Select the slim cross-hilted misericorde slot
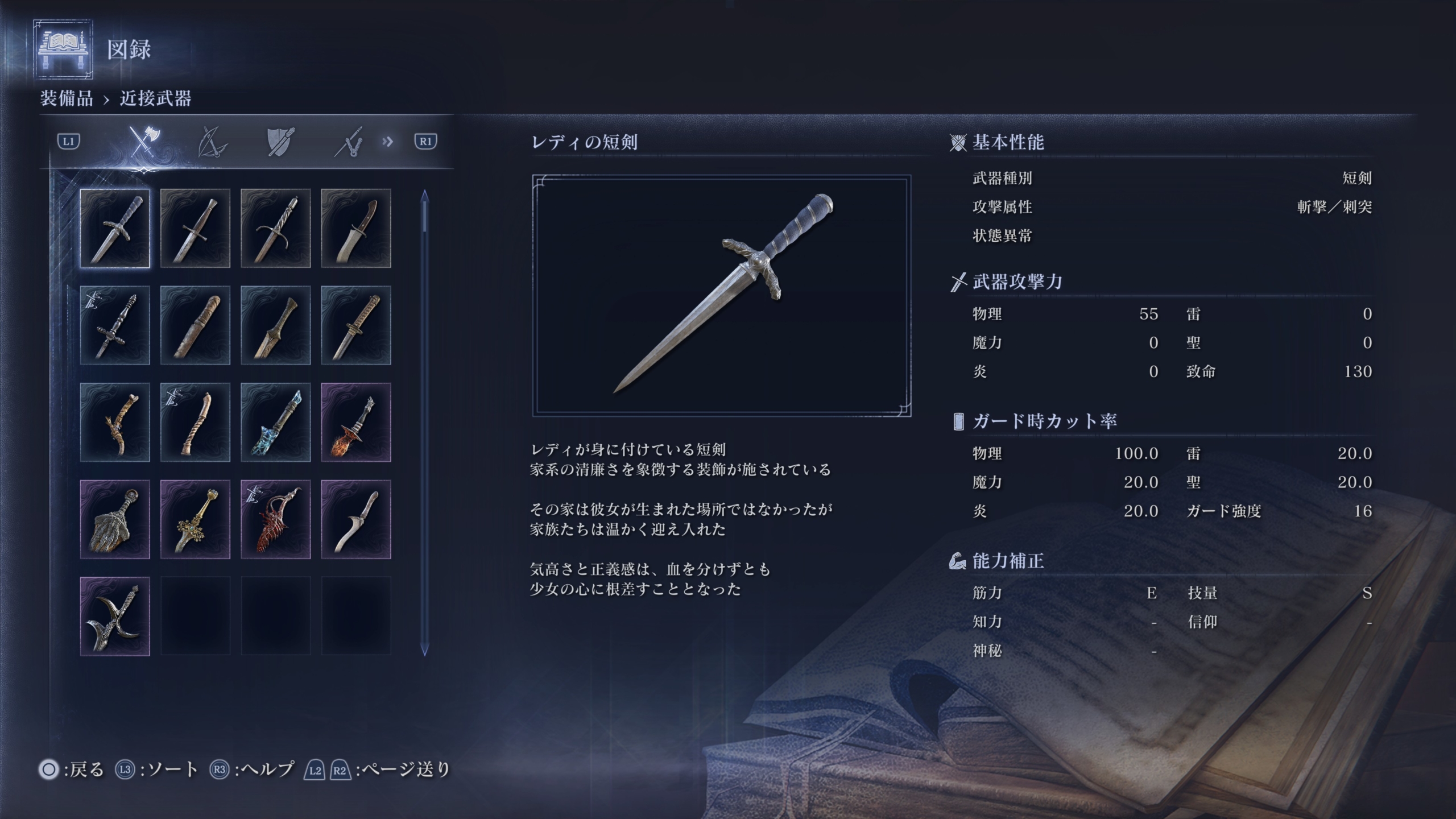Screen dimensions: 1456x819 (x=115, y=325)
